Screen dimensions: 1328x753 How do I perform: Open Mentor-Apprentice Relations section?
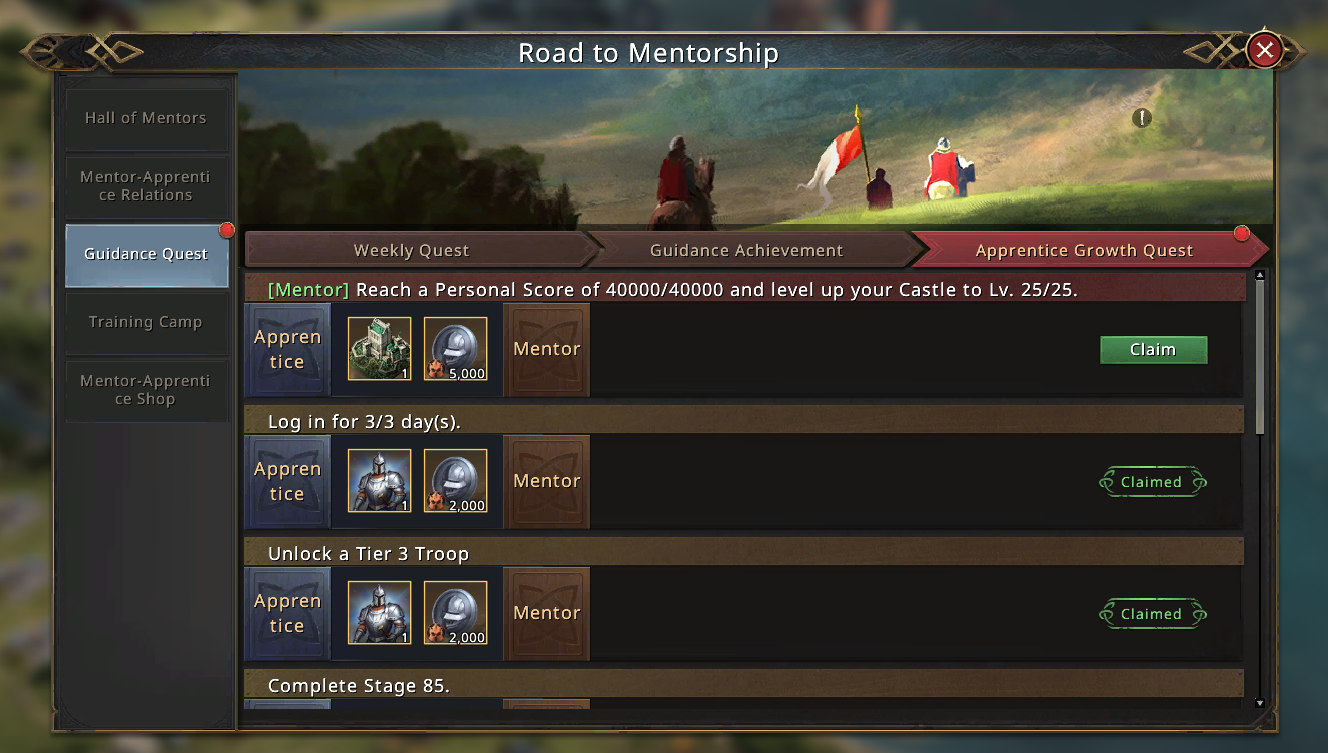146,186
